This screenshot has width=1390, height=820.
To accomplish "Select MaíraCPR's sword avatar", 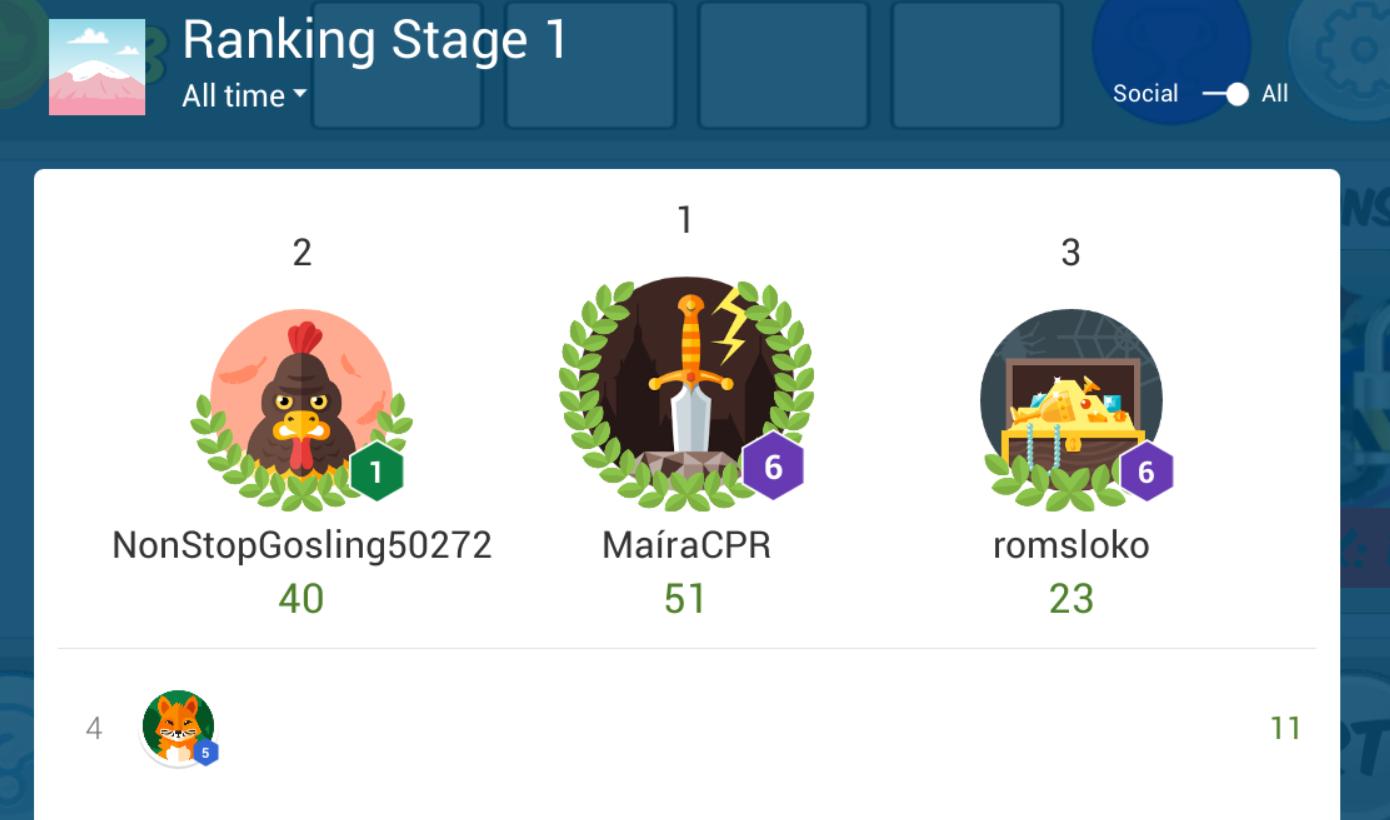I will tap(685, 390).
